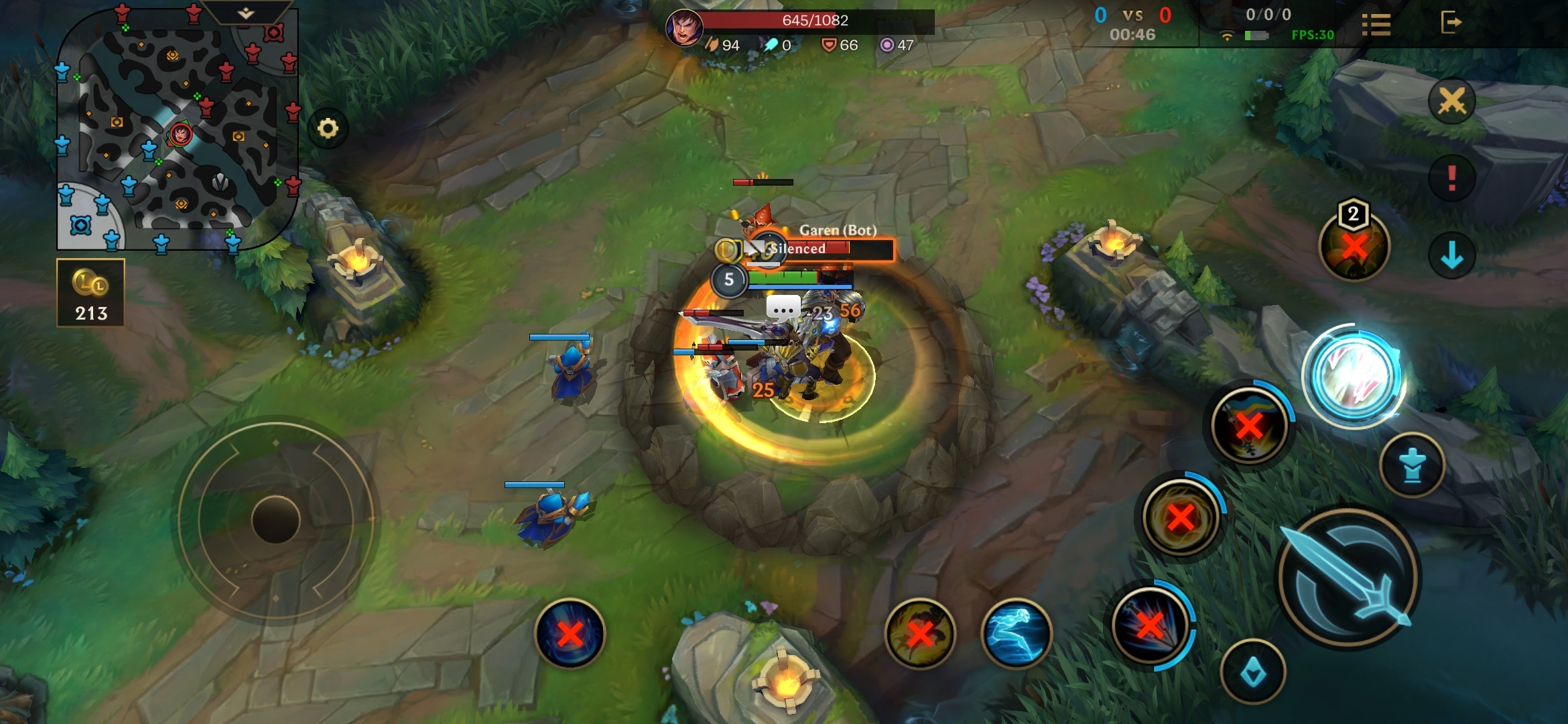Select the crossed-swords attack ping button
Screen dimensions: 1568x724
coord(1451,102)
